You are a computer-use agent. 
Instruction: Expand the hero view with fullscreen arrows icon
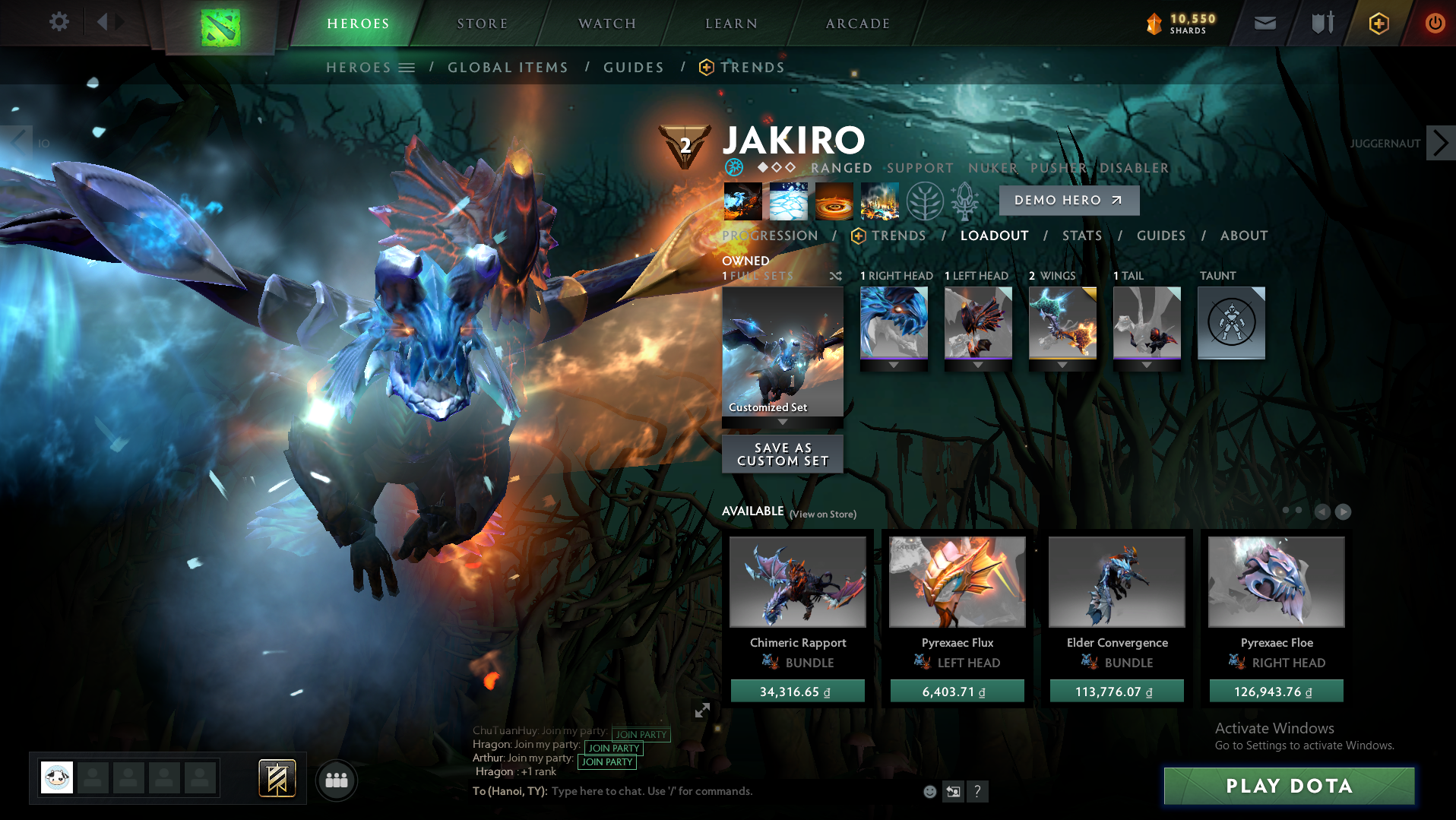(x=702, y=711)
